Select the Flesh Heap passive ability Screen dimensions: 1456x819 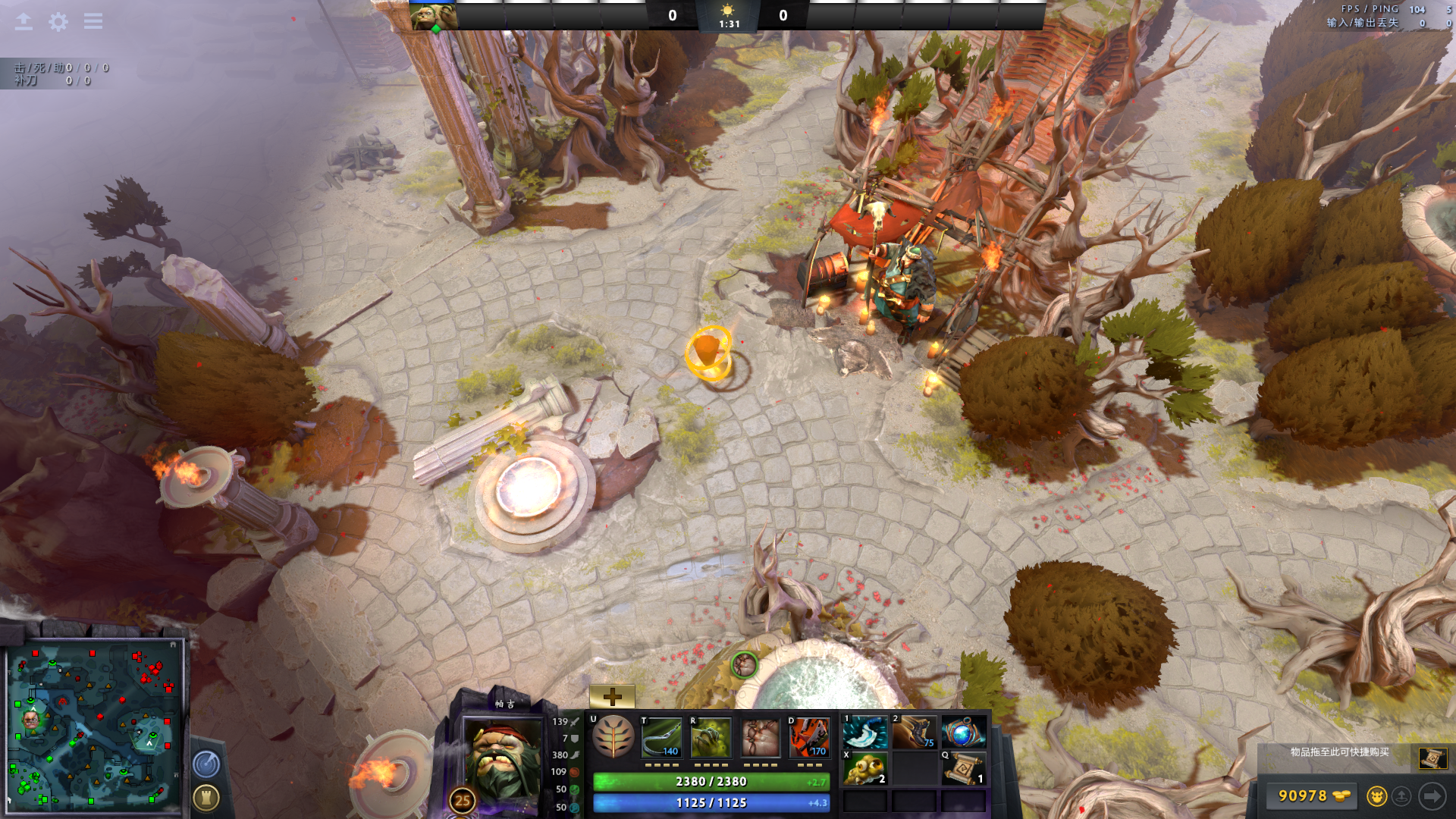760,738
